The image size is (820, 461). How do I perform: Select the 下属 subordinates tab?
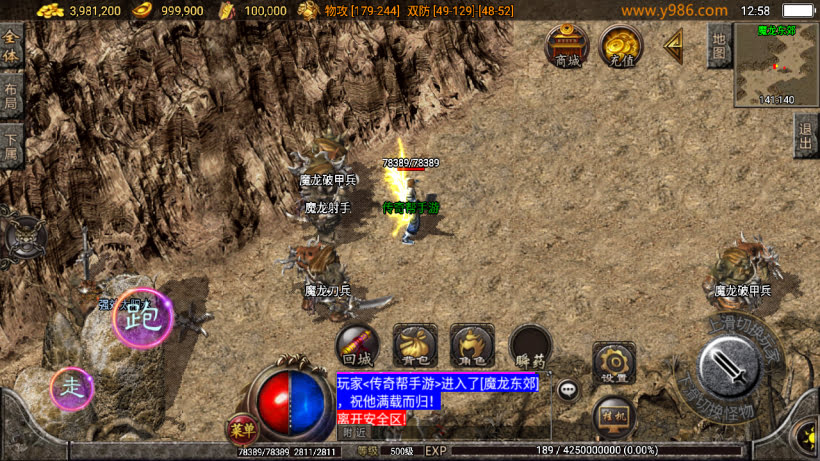[11, 146]
